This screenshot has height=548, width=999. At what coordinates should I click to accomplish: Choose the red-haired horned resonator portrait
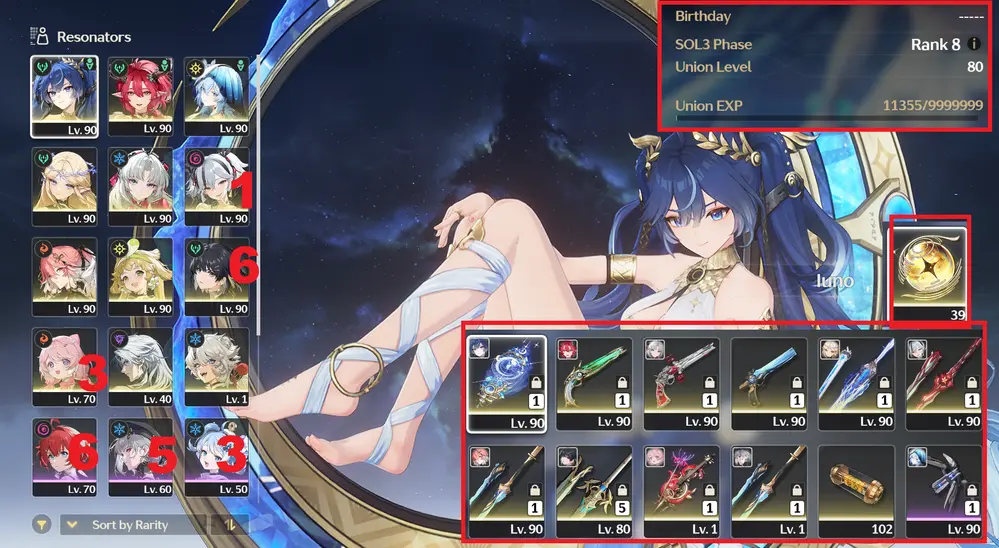(x=141, y=95)
